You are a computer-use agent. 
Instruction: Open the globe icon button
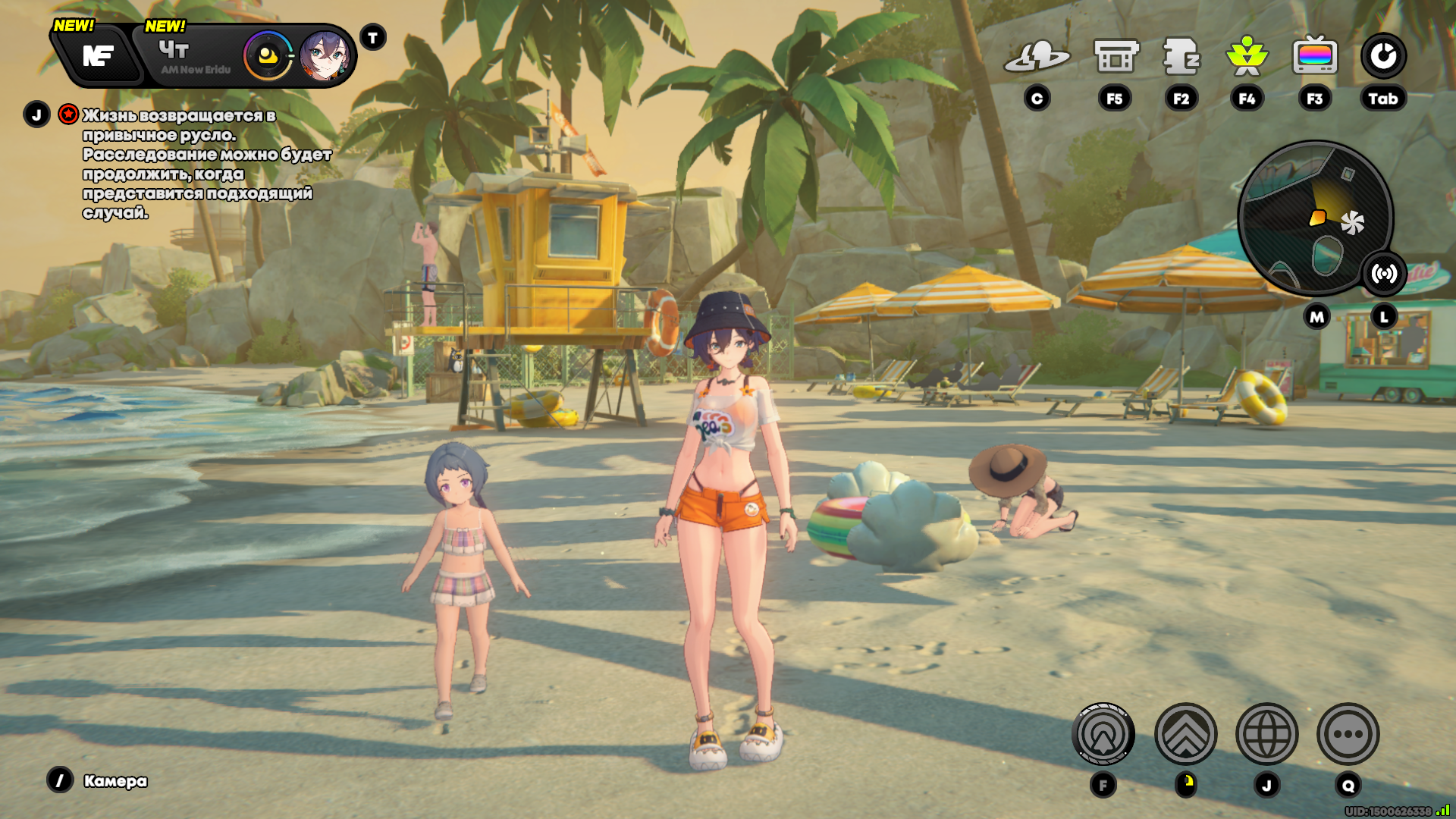tap(1266, 734)
